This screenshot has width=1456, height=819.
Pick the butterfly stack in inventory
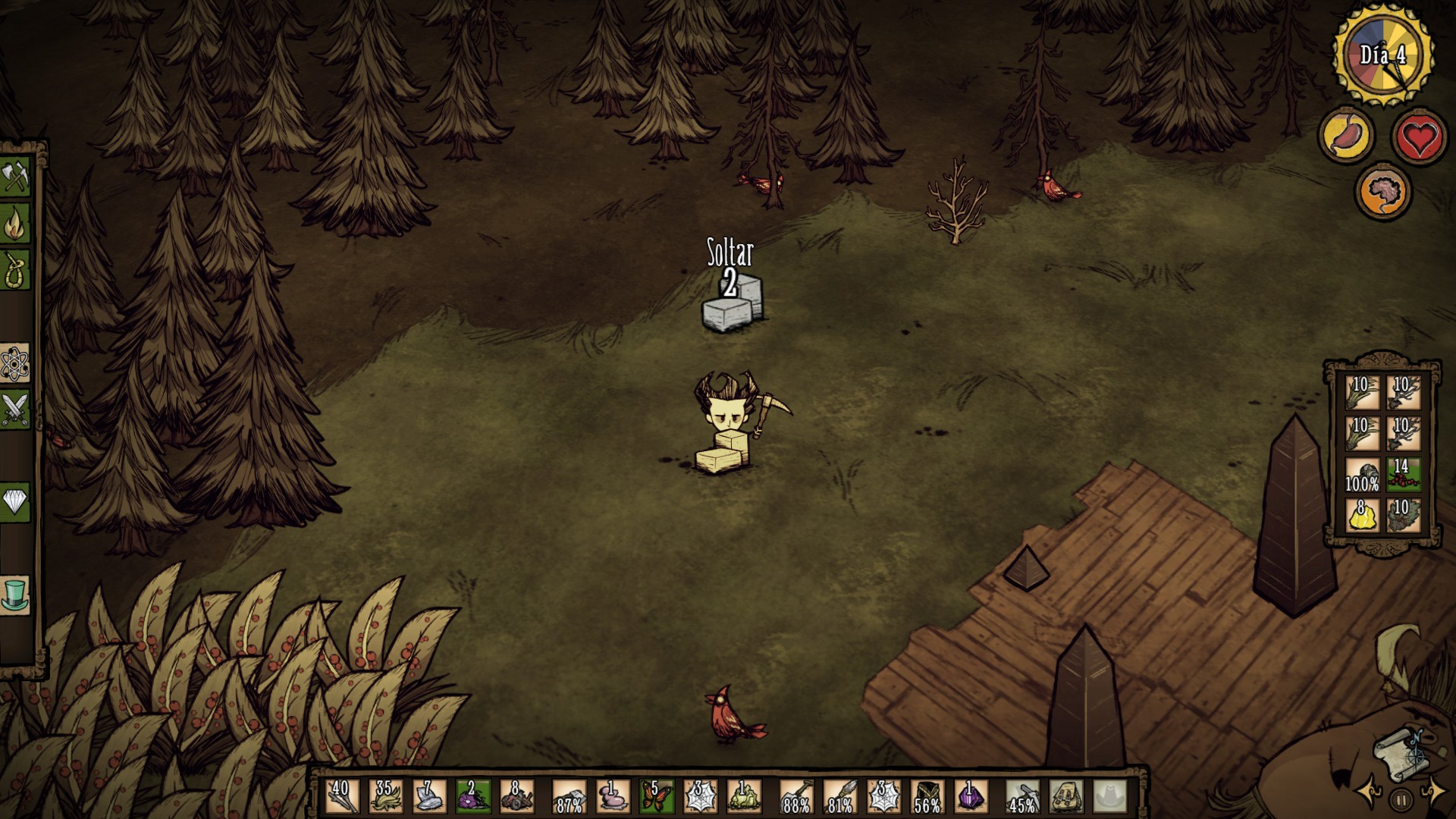[x=655, y=796]
